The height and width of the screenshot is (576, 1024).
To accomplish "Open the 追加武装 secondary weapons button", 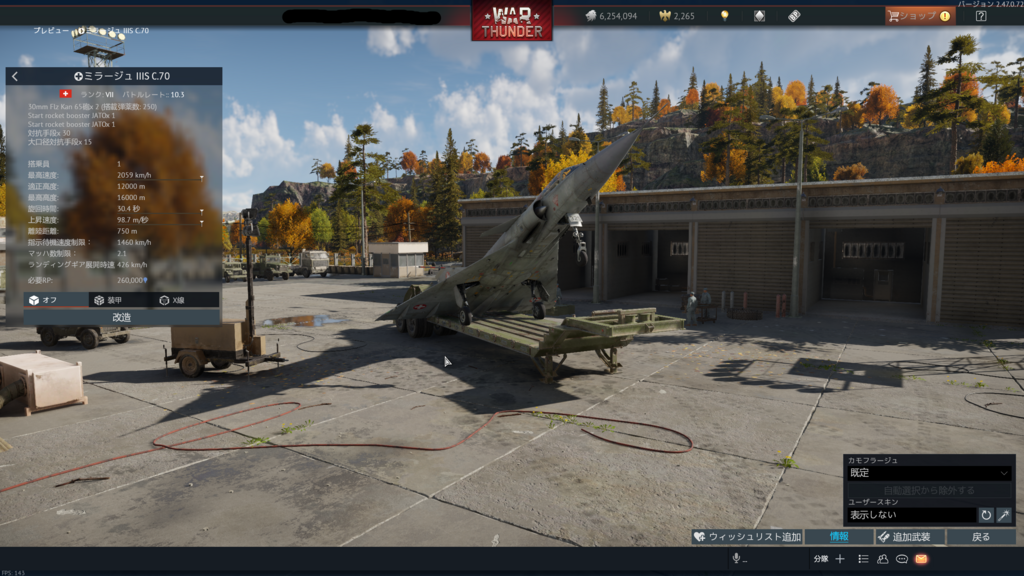I will point(910,537).
